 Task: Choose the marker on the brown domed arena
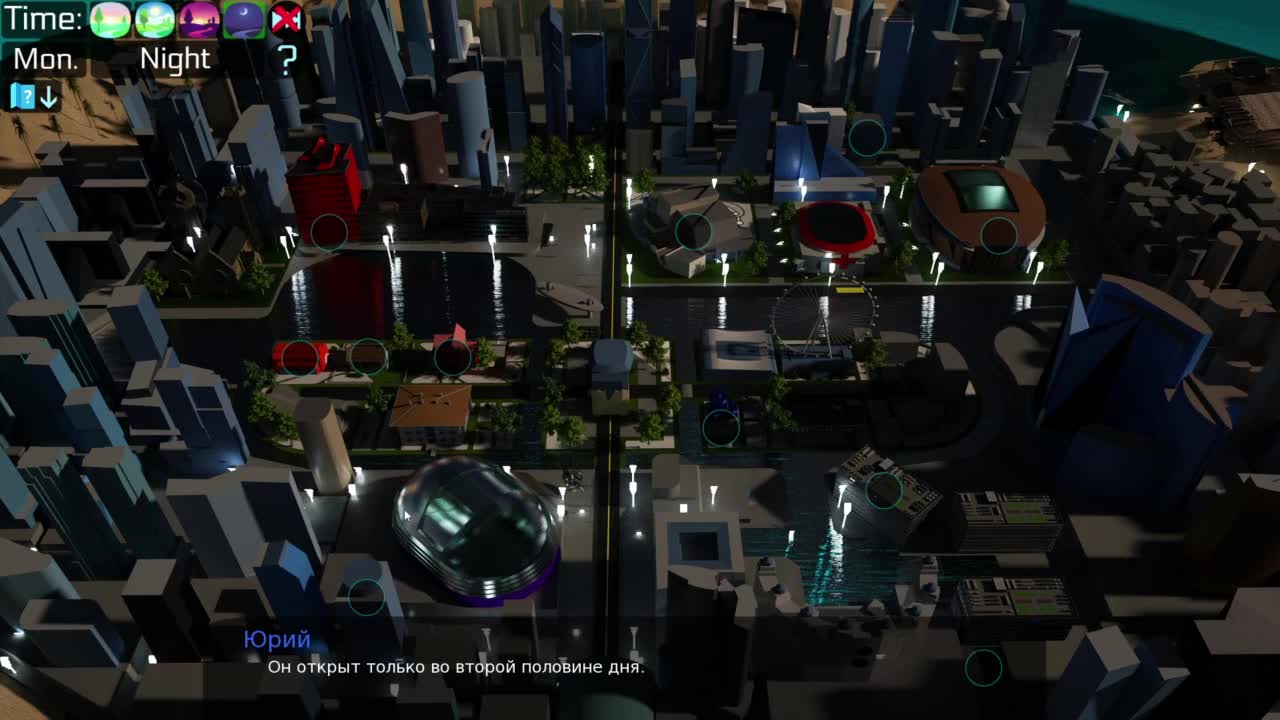[998, 235]
